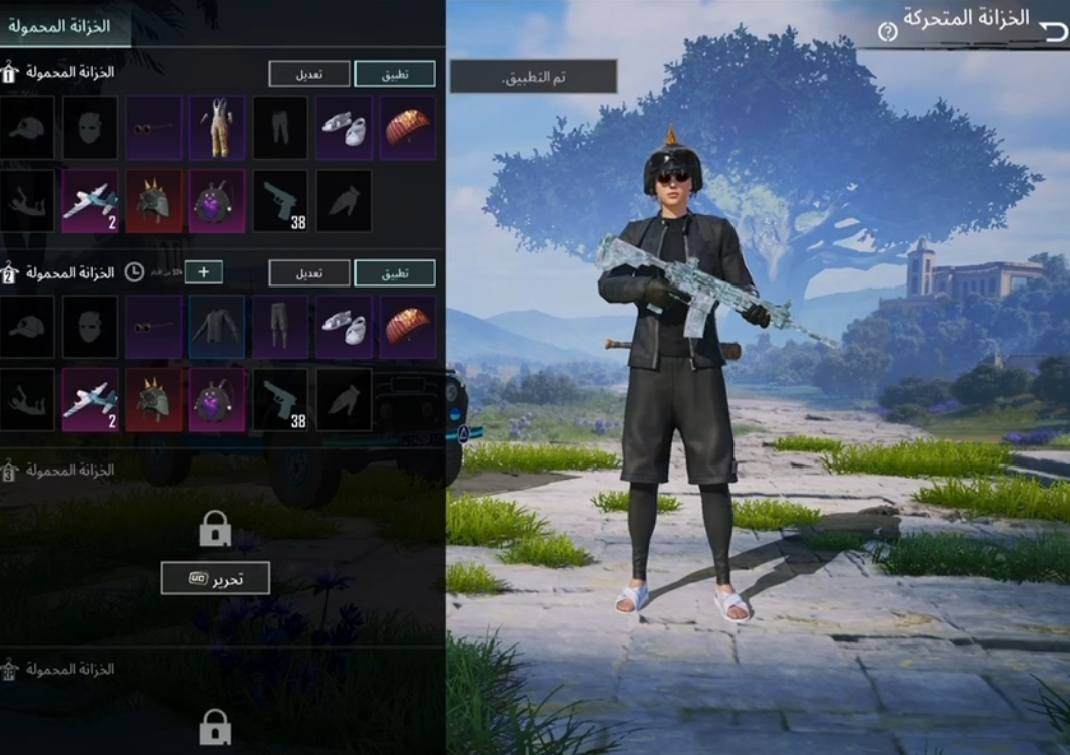This screenshot has height=755, width=1070.
Task: Select the airplane skin slot in closet 1
Action: point(90,201)
